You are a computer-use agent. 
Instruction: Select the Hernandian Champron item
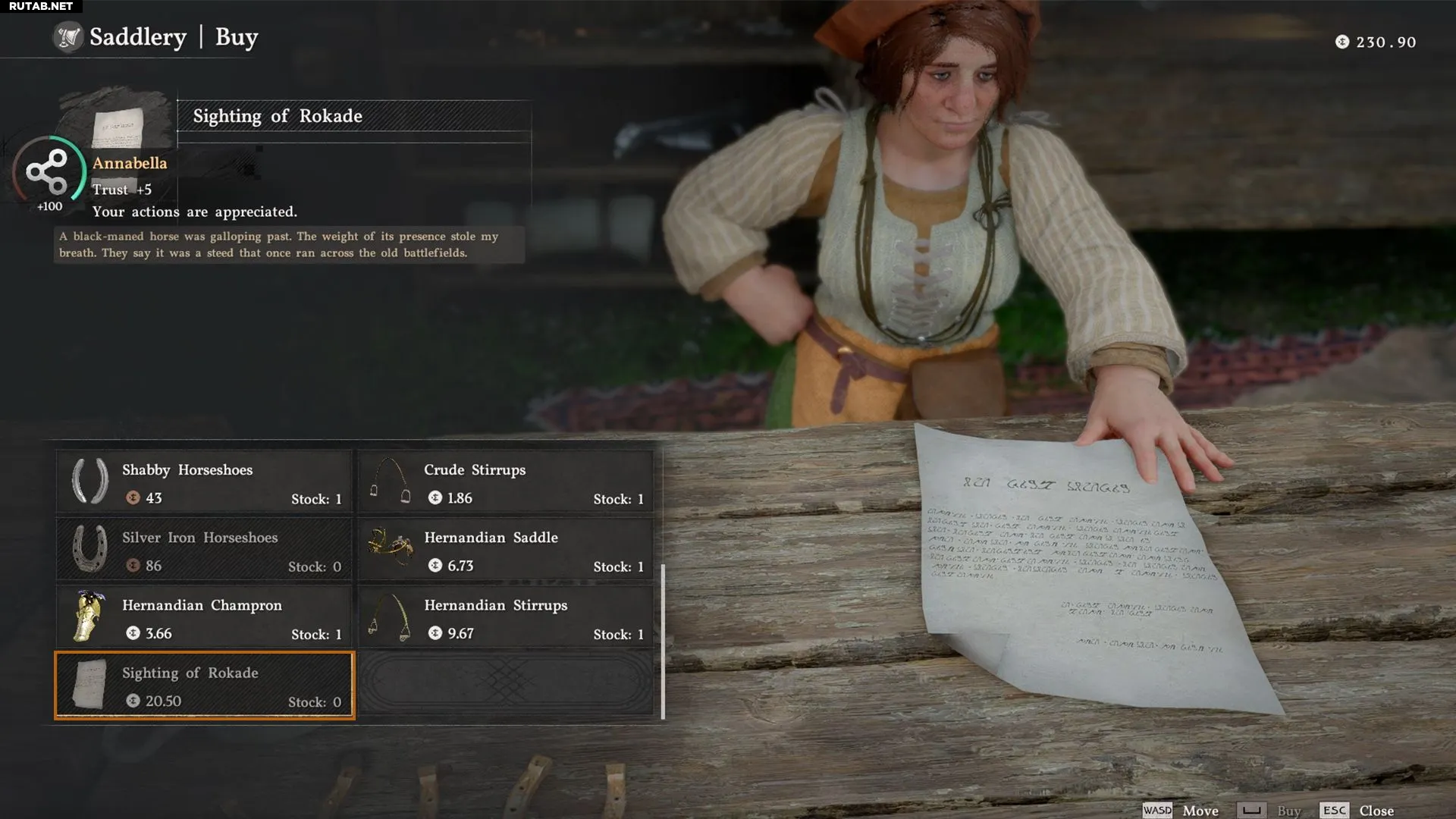pos(204,617)
